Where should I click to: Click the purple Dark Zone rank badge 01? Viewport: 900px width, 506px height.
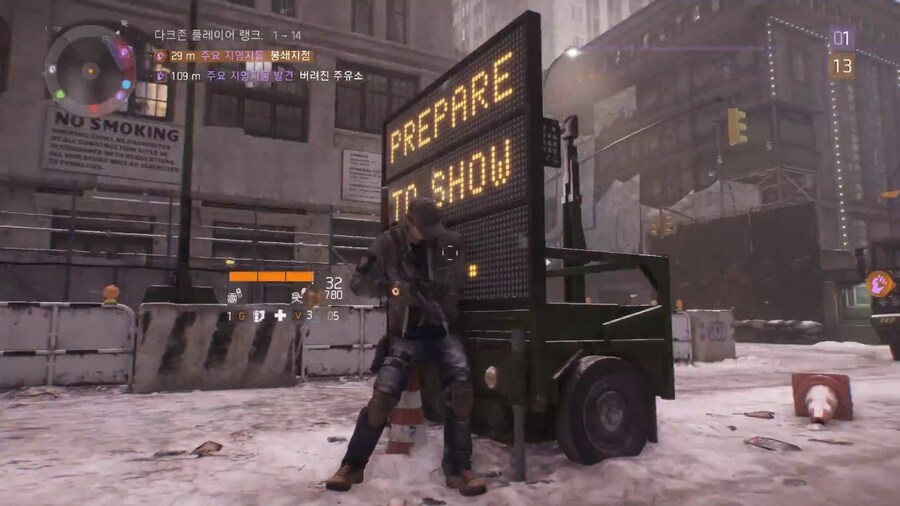click(842, 39)
